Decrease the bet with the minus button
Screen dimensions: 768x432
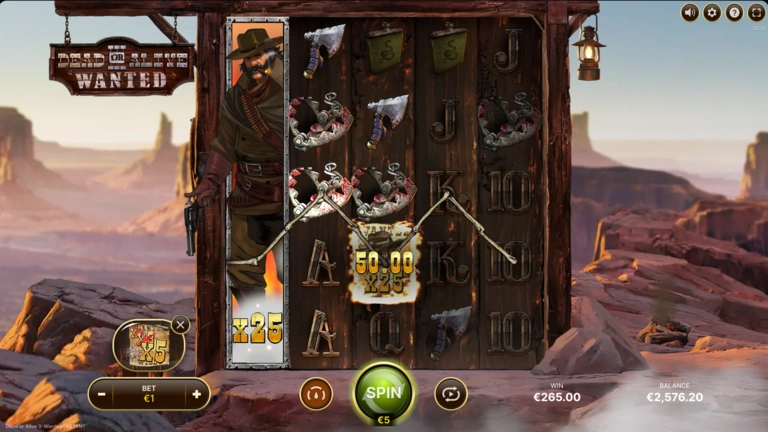click(103, 394)
